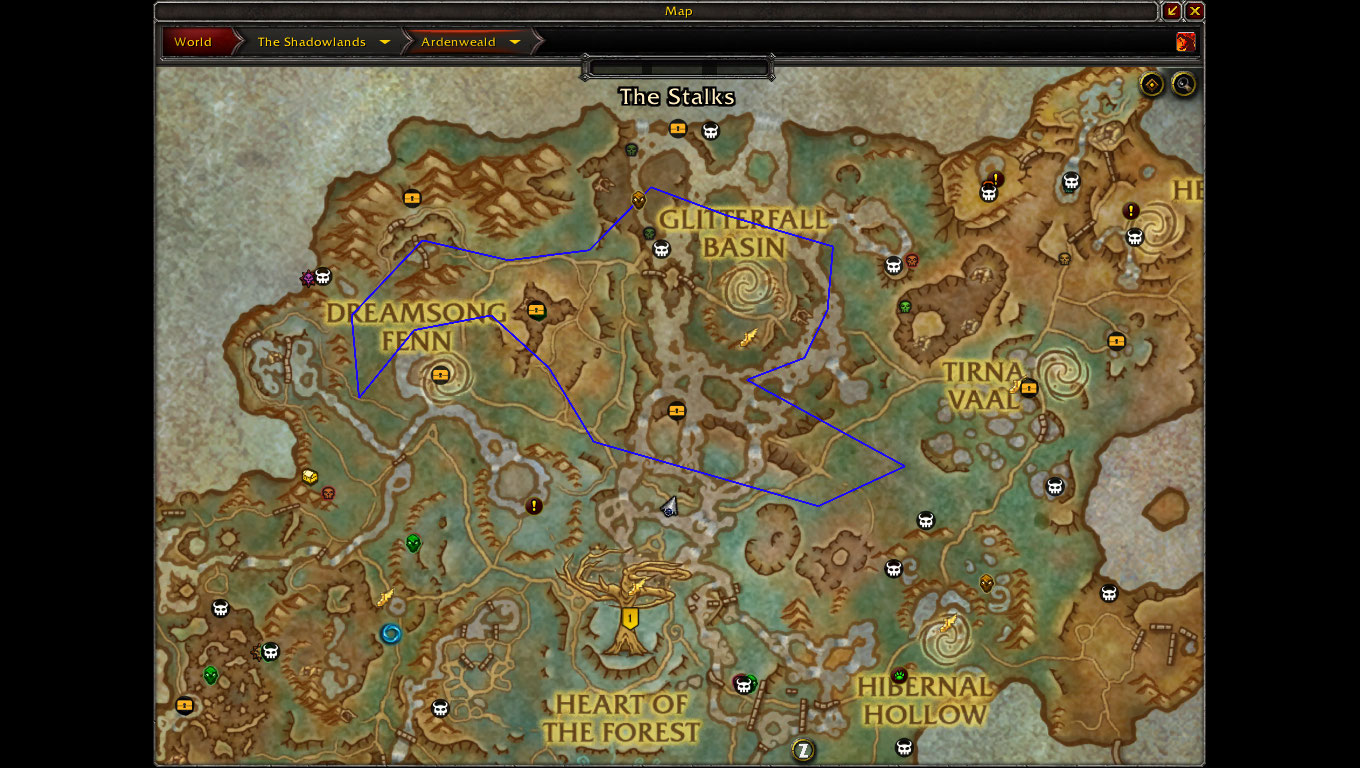This screenshot has height=768, width=1360.
Task: Select the Ardenweald breadcrumb
Action: coord(458,42)
